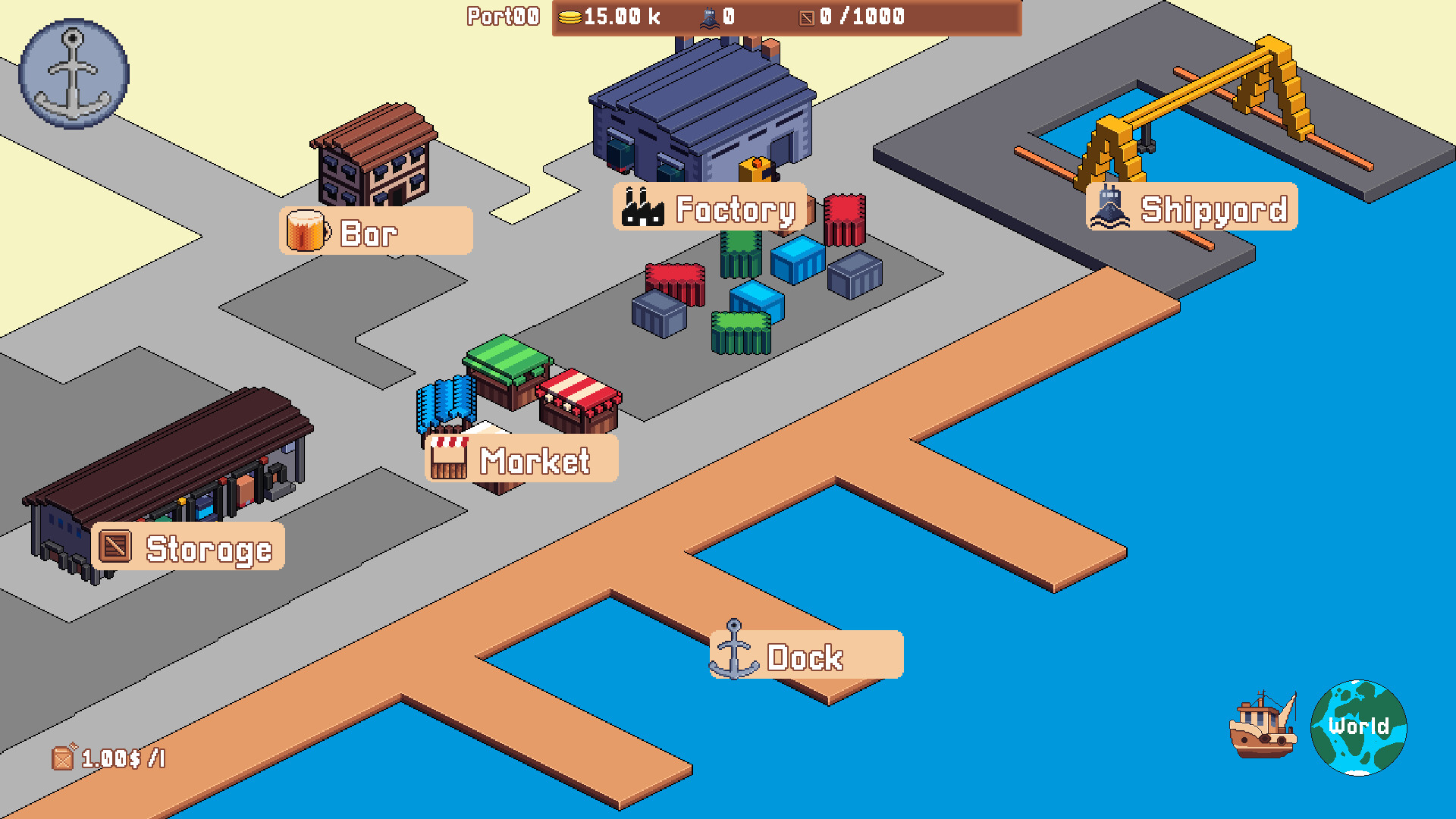Viewport: 1456px width, 819px height.
Task: Open the fuel price indicator showing 1.00$/l
Action: tap(106, 757)
